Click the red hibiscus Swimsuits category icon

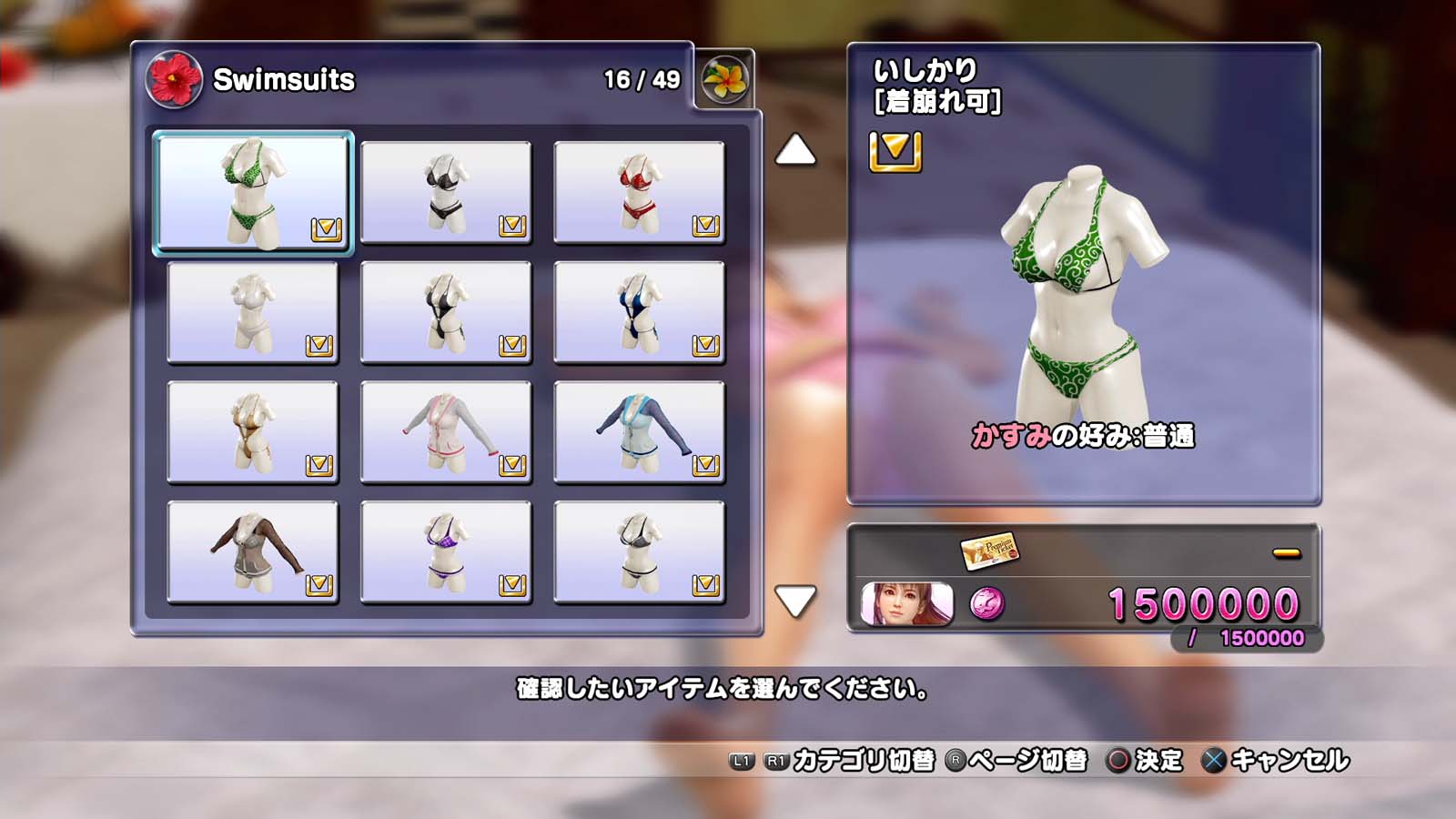[174, 79]
